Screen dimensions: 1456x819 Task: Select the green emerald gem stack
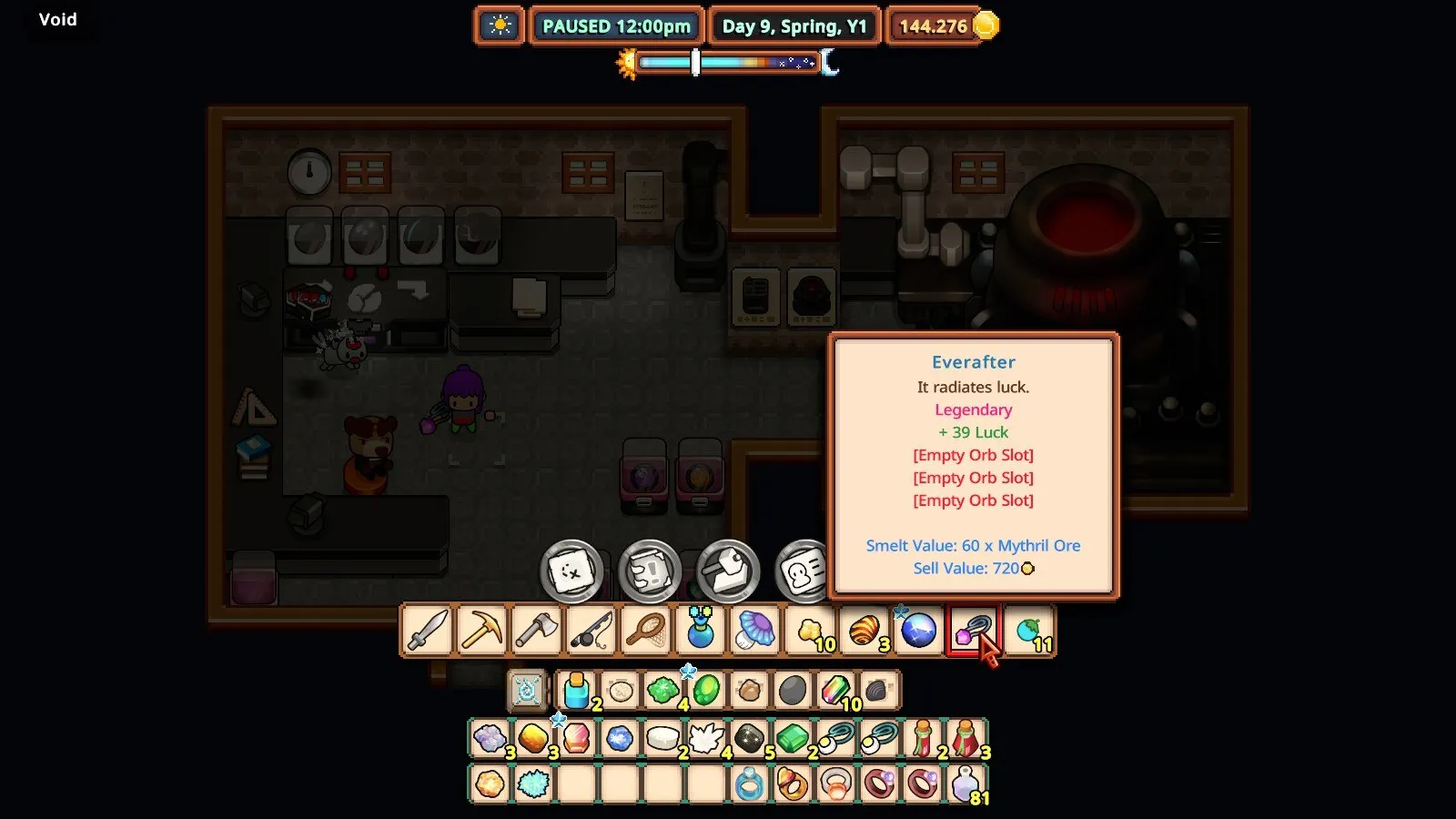792,738
